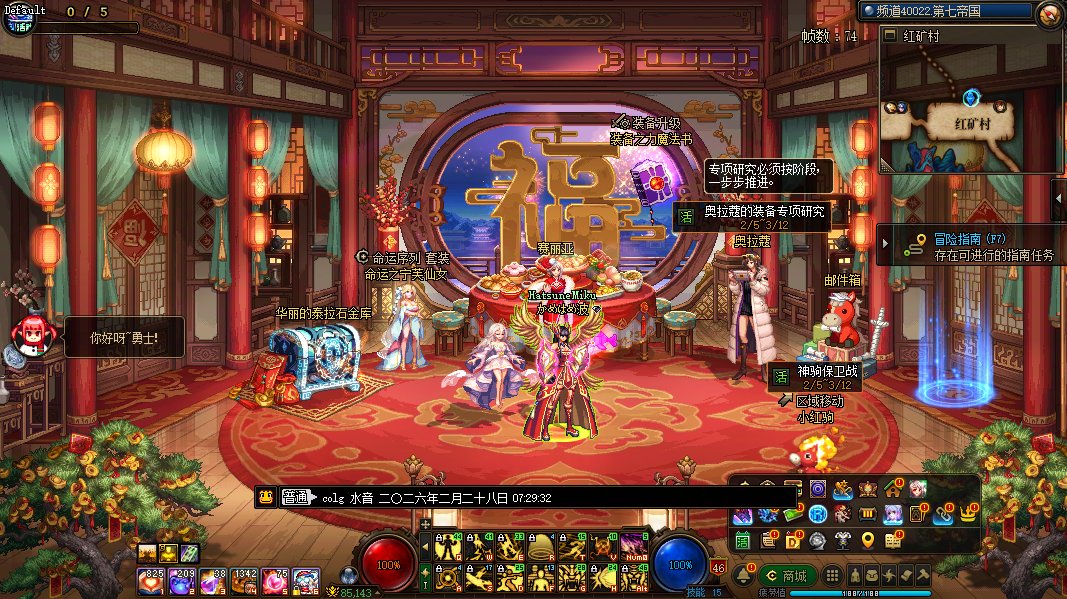Screen dimensions: 1067x599
Task: Open the compass button above the minimap
Action: coord(1049,12)
